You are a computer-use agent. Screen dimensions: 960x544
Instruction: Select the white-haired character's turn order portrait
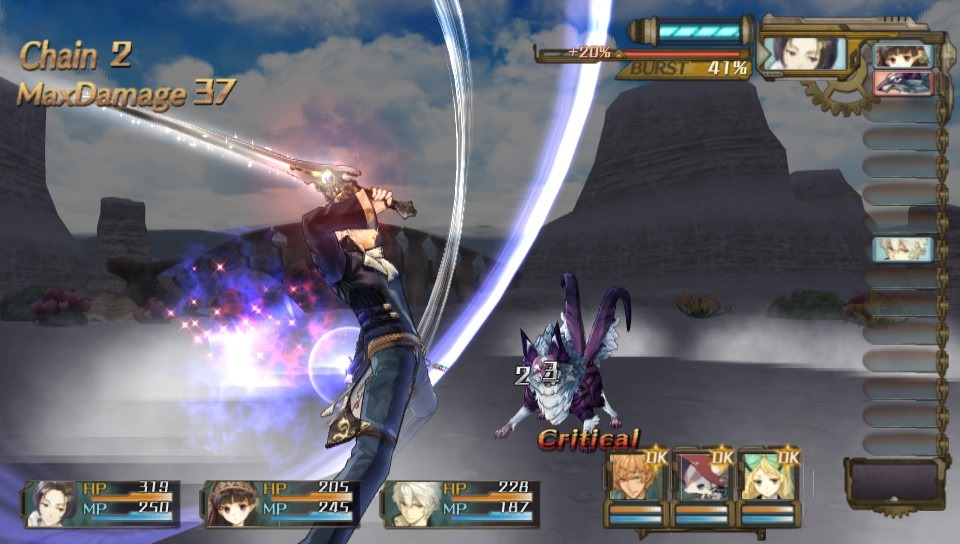(903, 249)
